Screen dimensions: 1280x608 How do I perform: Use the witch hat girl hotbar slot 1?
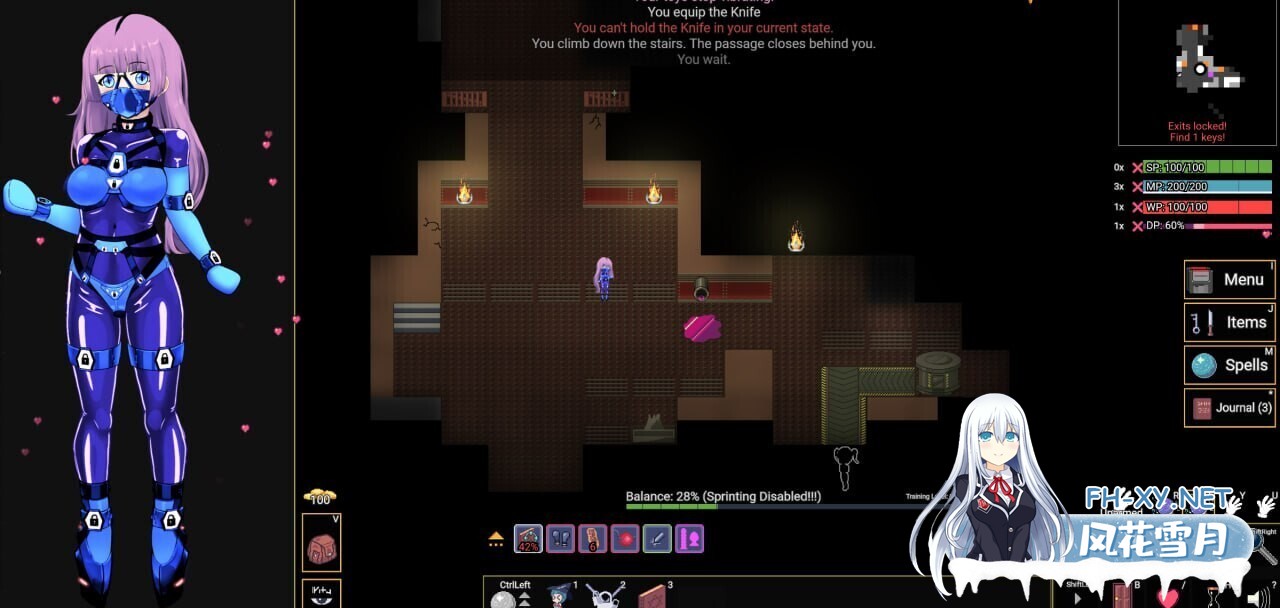click(x=555, y=597)
